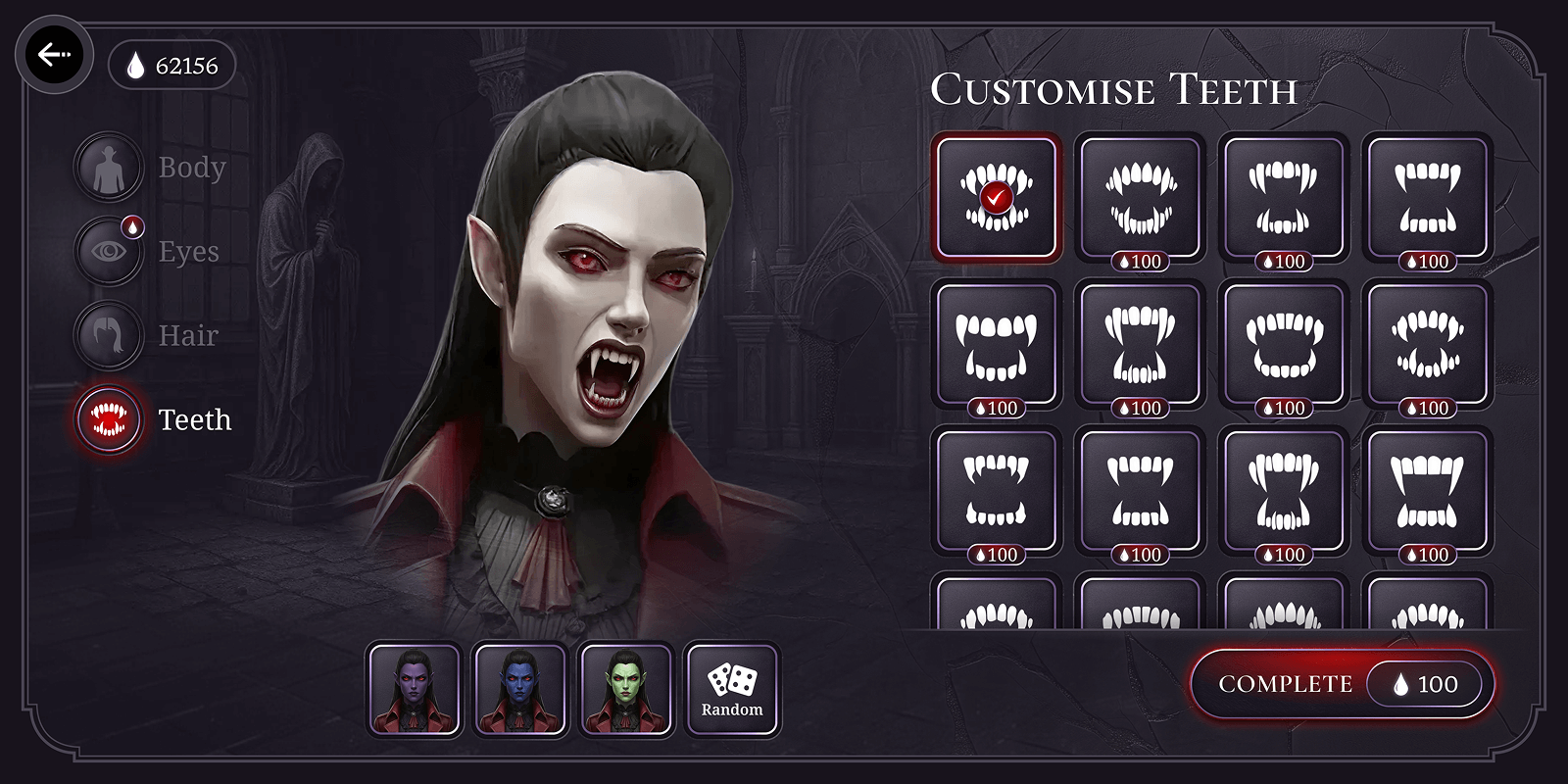Switch to the Hair customization icon

pyautogui.click(x=108, y=335)
